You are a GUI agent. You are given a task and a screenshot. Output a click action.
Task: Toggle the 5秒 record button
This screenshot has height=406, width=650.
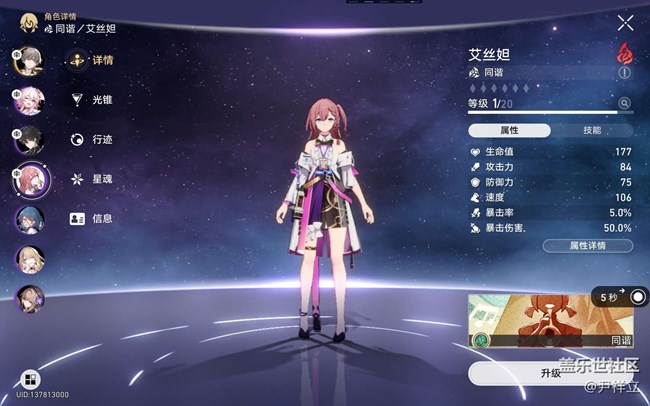click(x=637, y=298)
